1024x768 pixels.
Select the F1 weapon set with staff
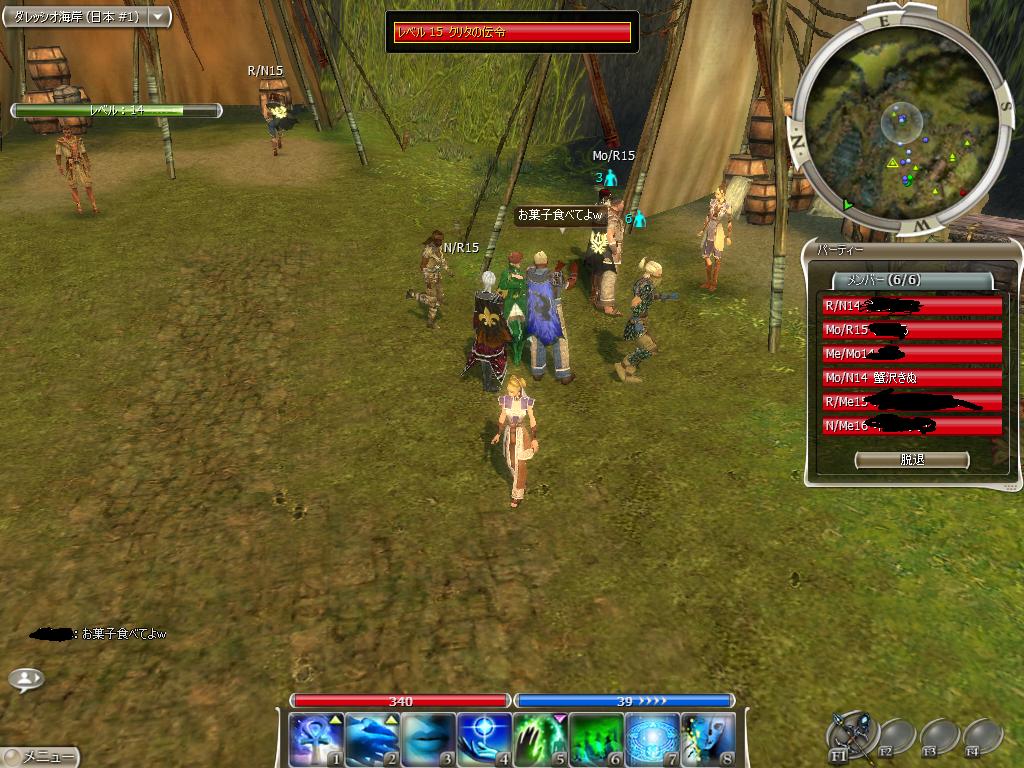[852, 734]
